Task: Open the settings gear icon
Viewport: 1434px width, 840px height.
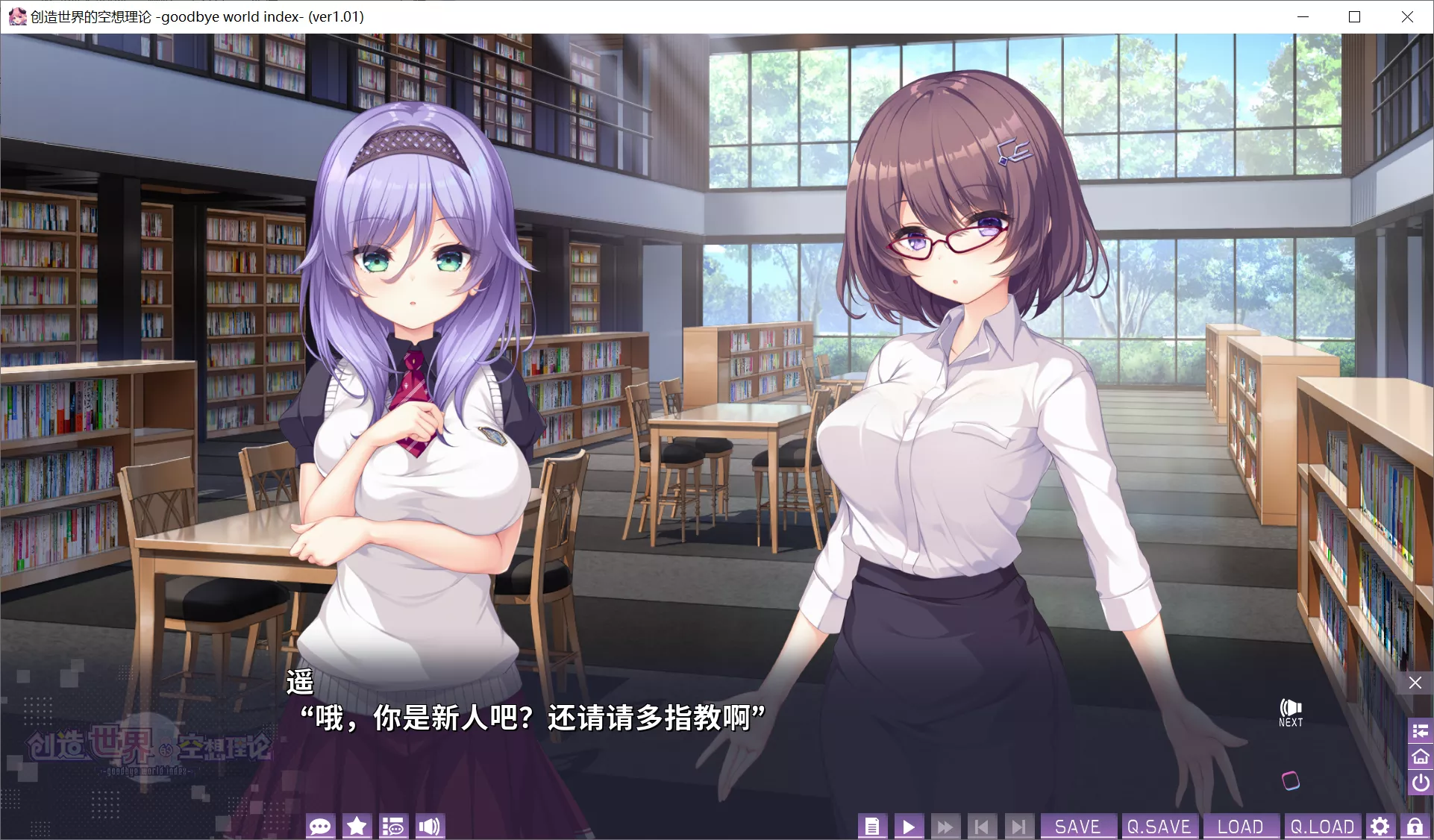Action: 1380,826
